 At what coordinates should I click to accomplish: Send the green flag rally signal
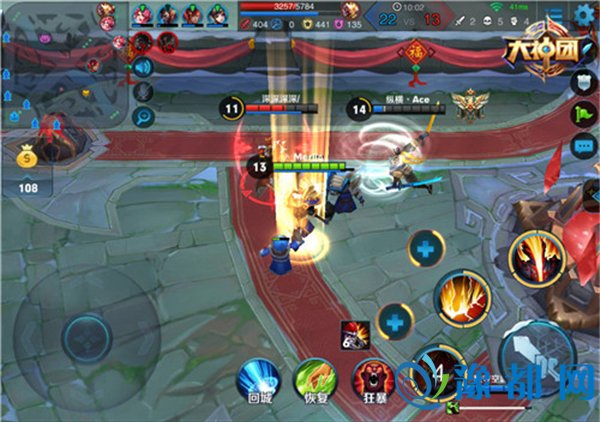tap(583, 113)
